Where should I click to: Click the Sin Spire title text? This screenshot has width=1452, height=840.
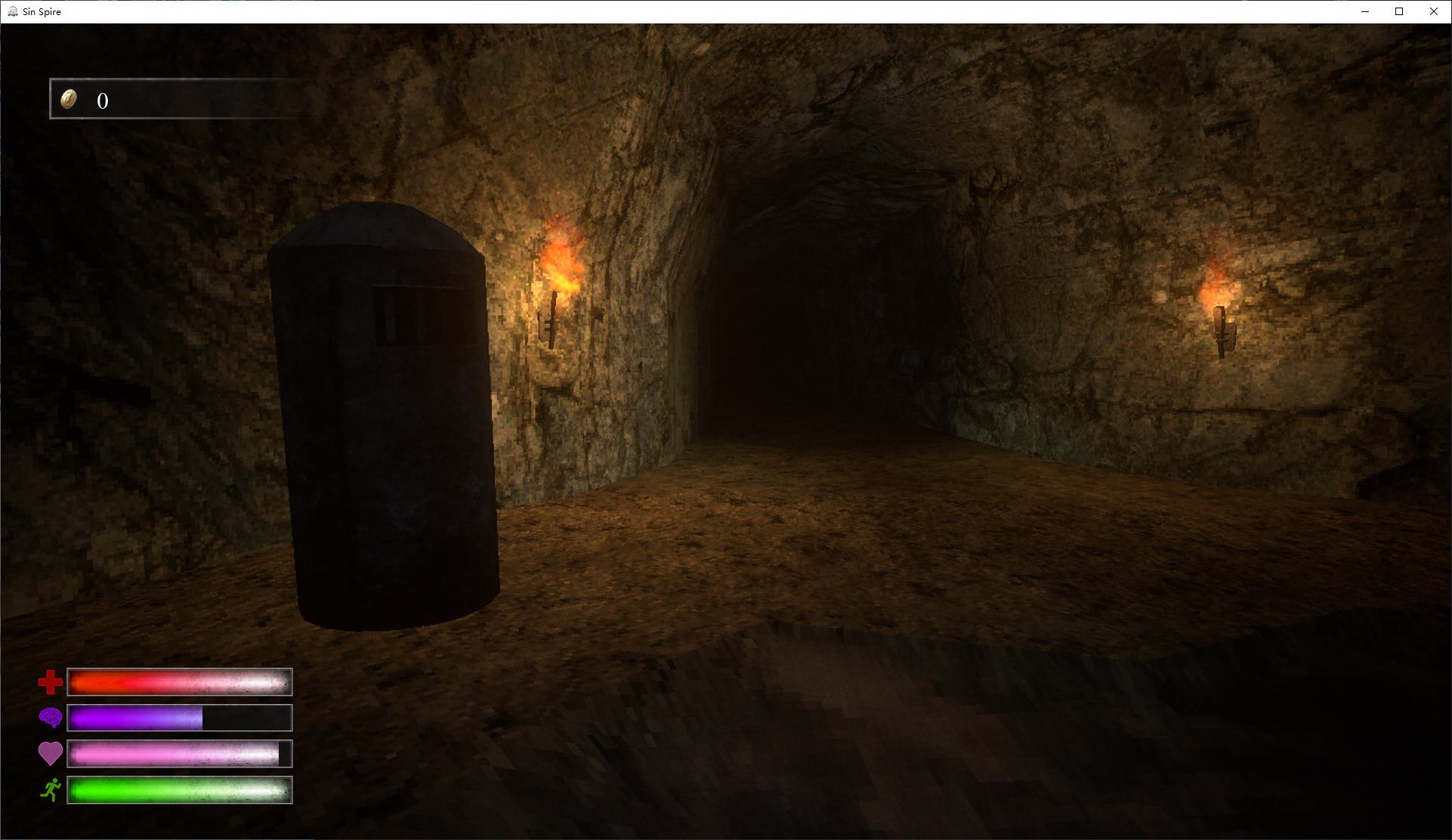click(42, 11)
